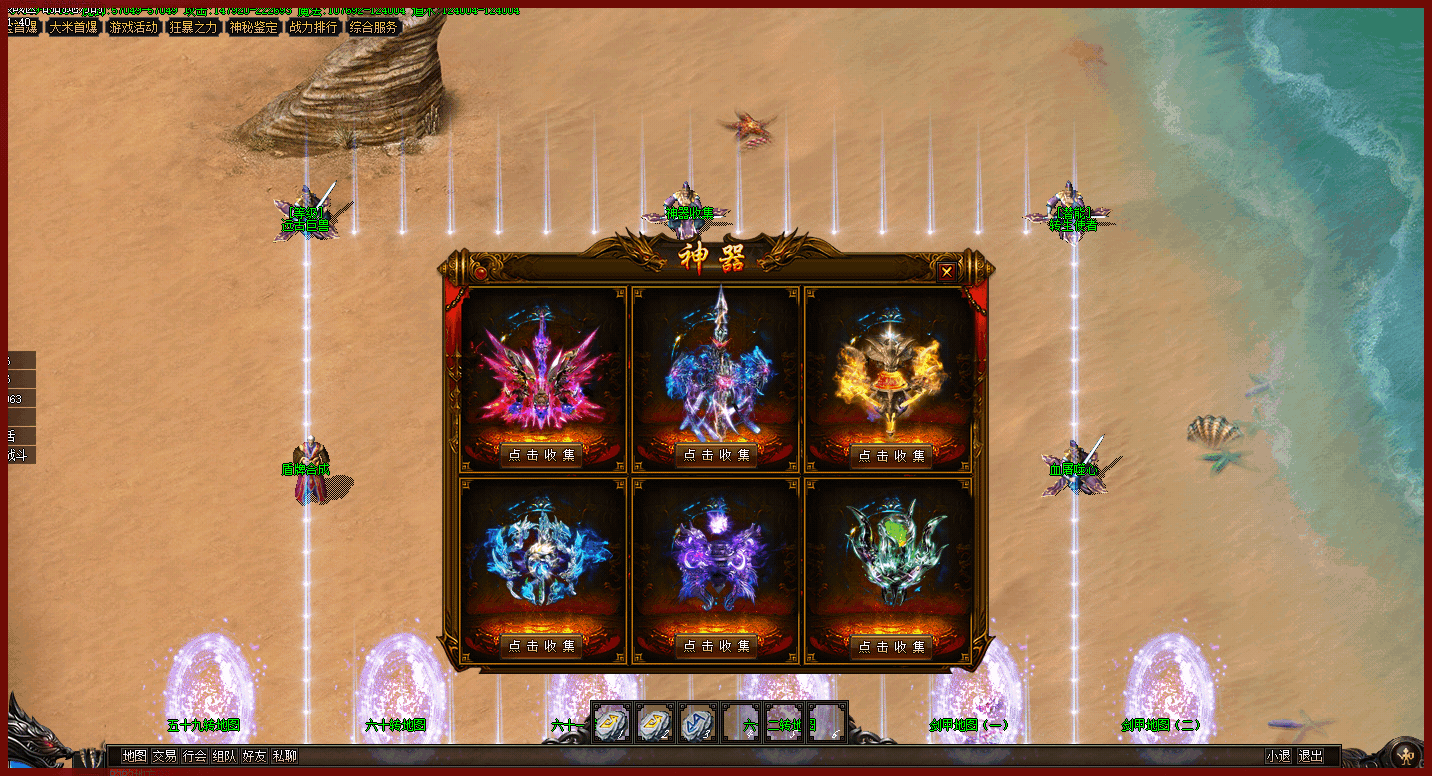
Task: Show the 战力排行 power ranking
Action: (x=313, y=27)
